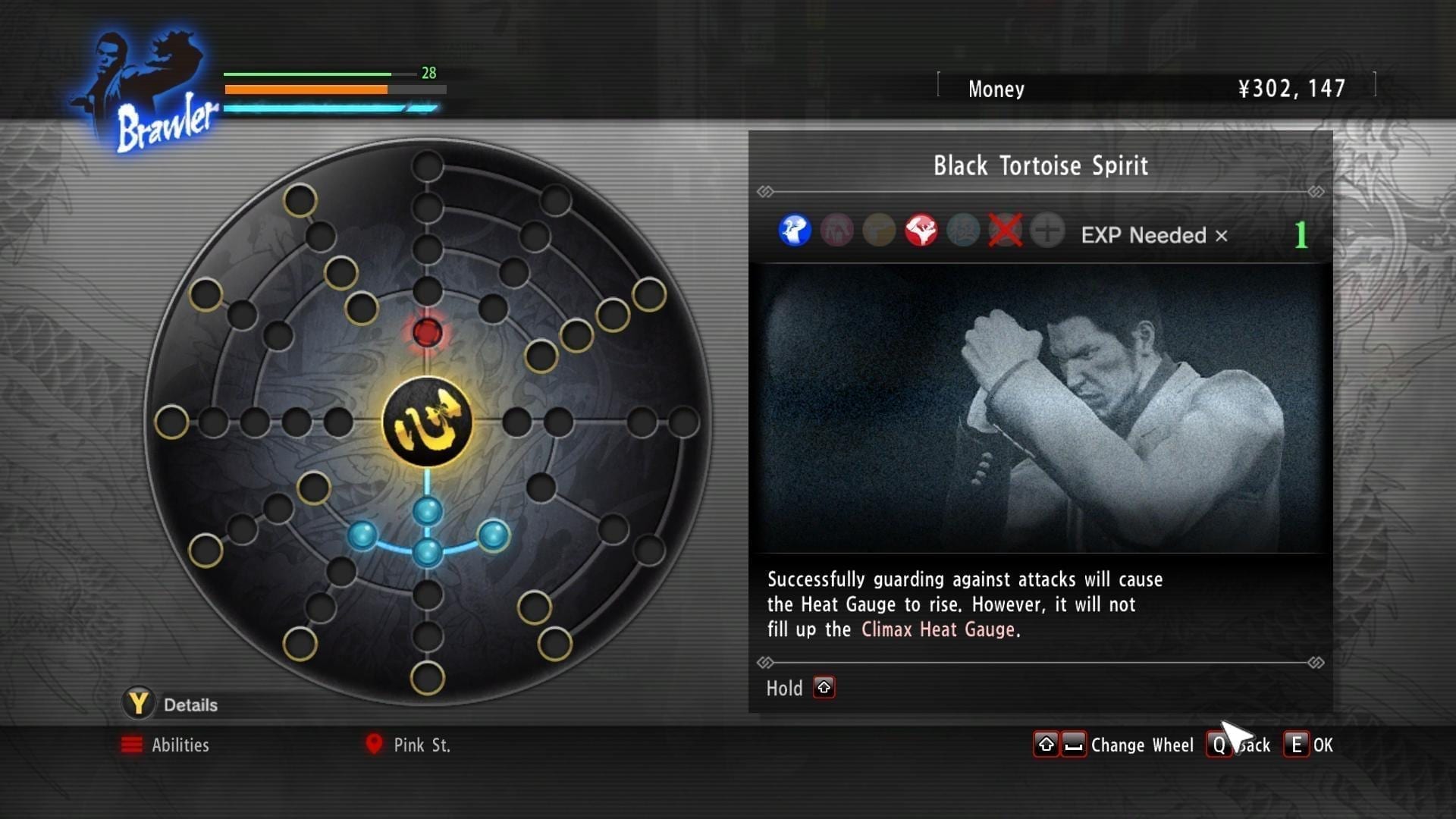Click the central golden emblem of the wheel
1456x819 pixels.
(x=427, y=422)
